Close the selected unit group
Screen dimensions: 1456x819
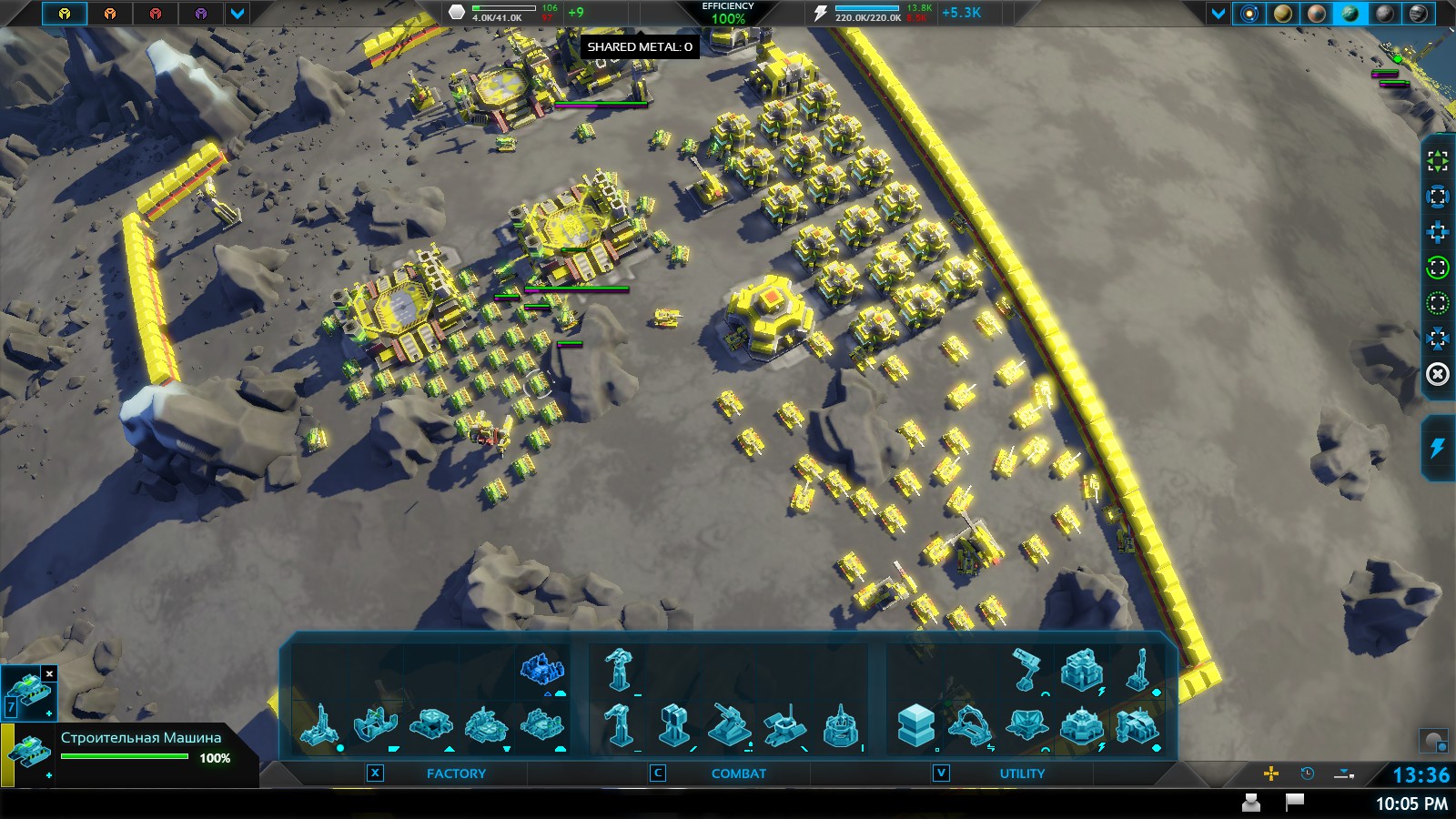[49, 674]
